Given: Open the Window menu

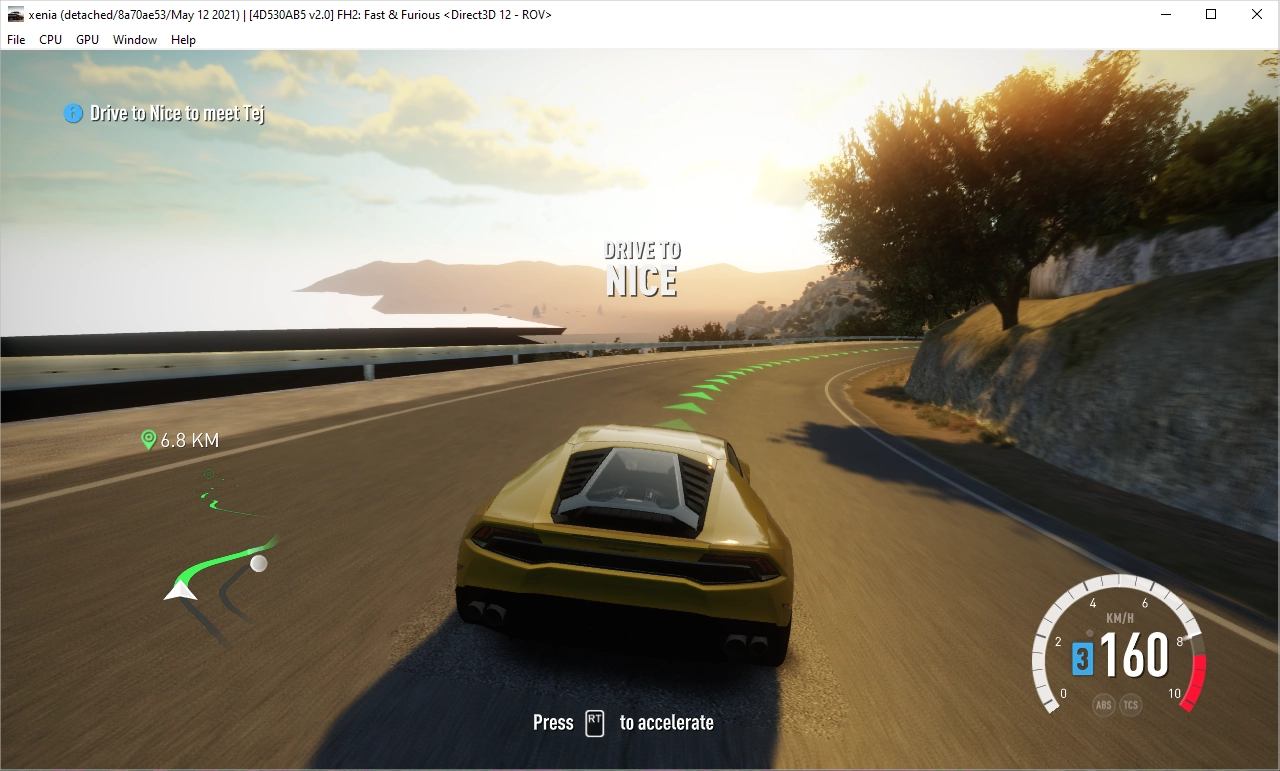Looking at the screenshot, I should tap(134, 40).
